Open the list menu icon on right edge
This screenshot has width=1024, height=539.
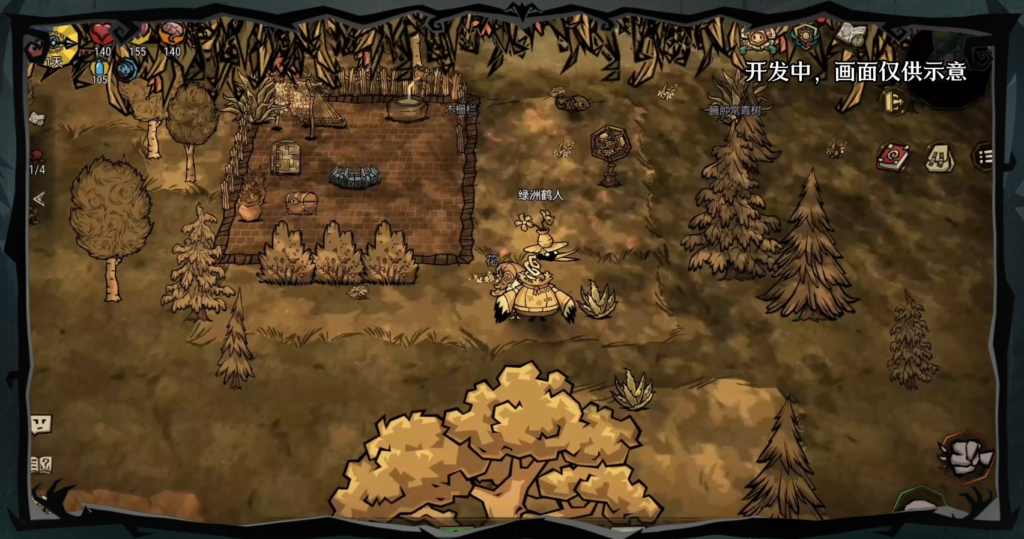click(984, 156)
